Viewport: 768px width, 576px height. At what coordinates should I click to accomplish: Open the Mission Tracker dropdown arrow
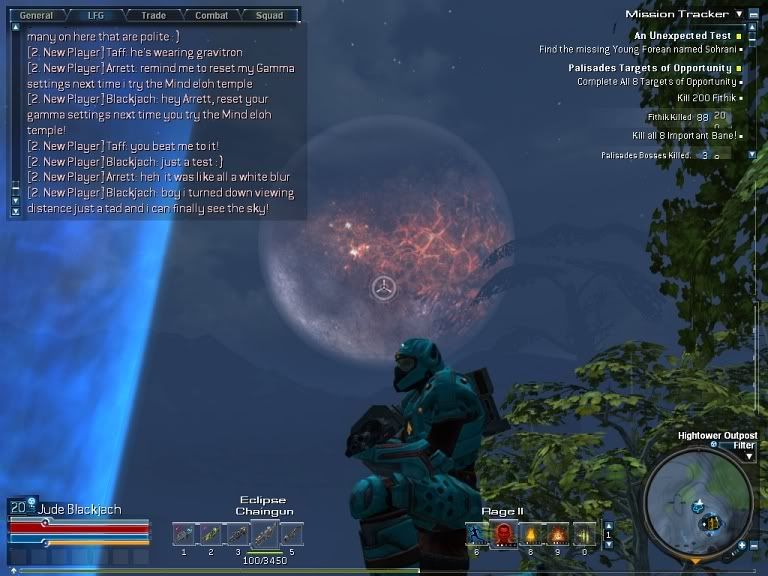(x=739, y=14)
